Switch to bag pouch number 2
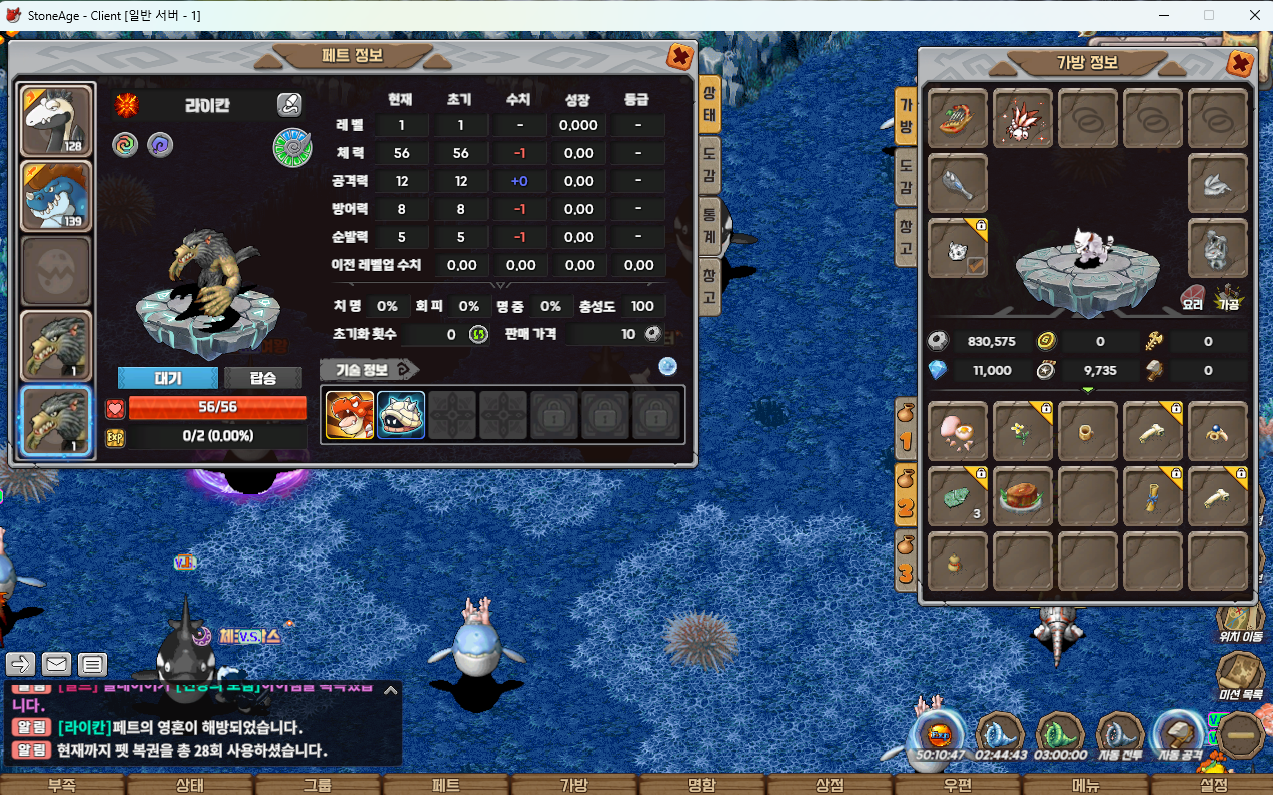 [905, 497]
